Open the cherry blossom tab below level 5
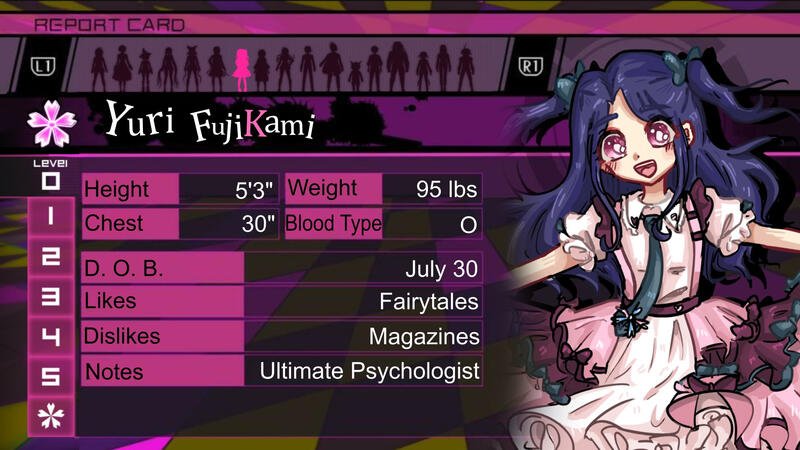This screenshot has height=450, width=800. point(51,416)
